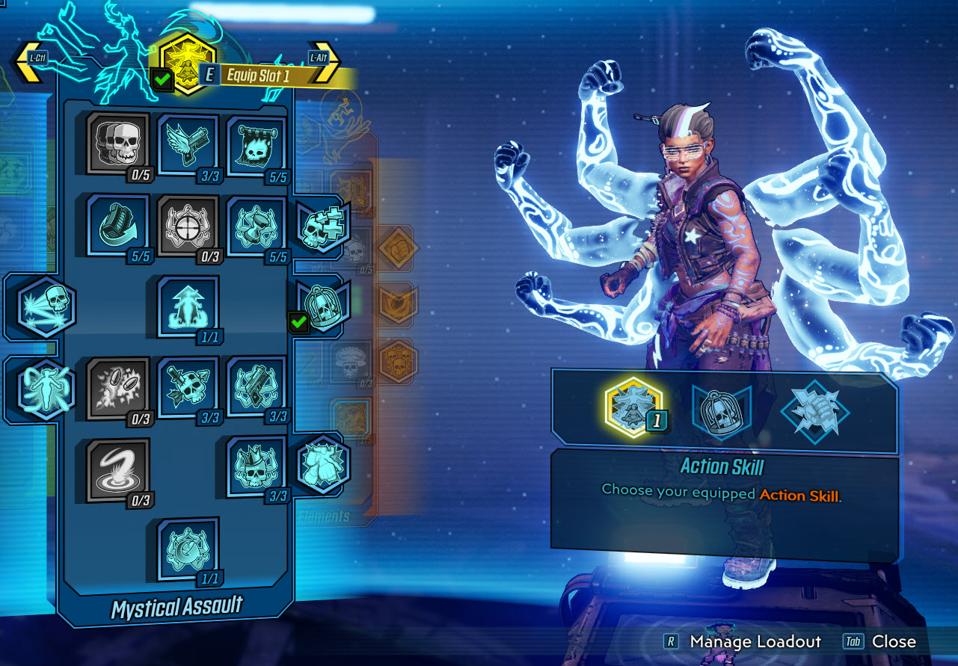This screenshot has height=666, width=958.
Task: Close the skill tree screen
Action: 880,642
